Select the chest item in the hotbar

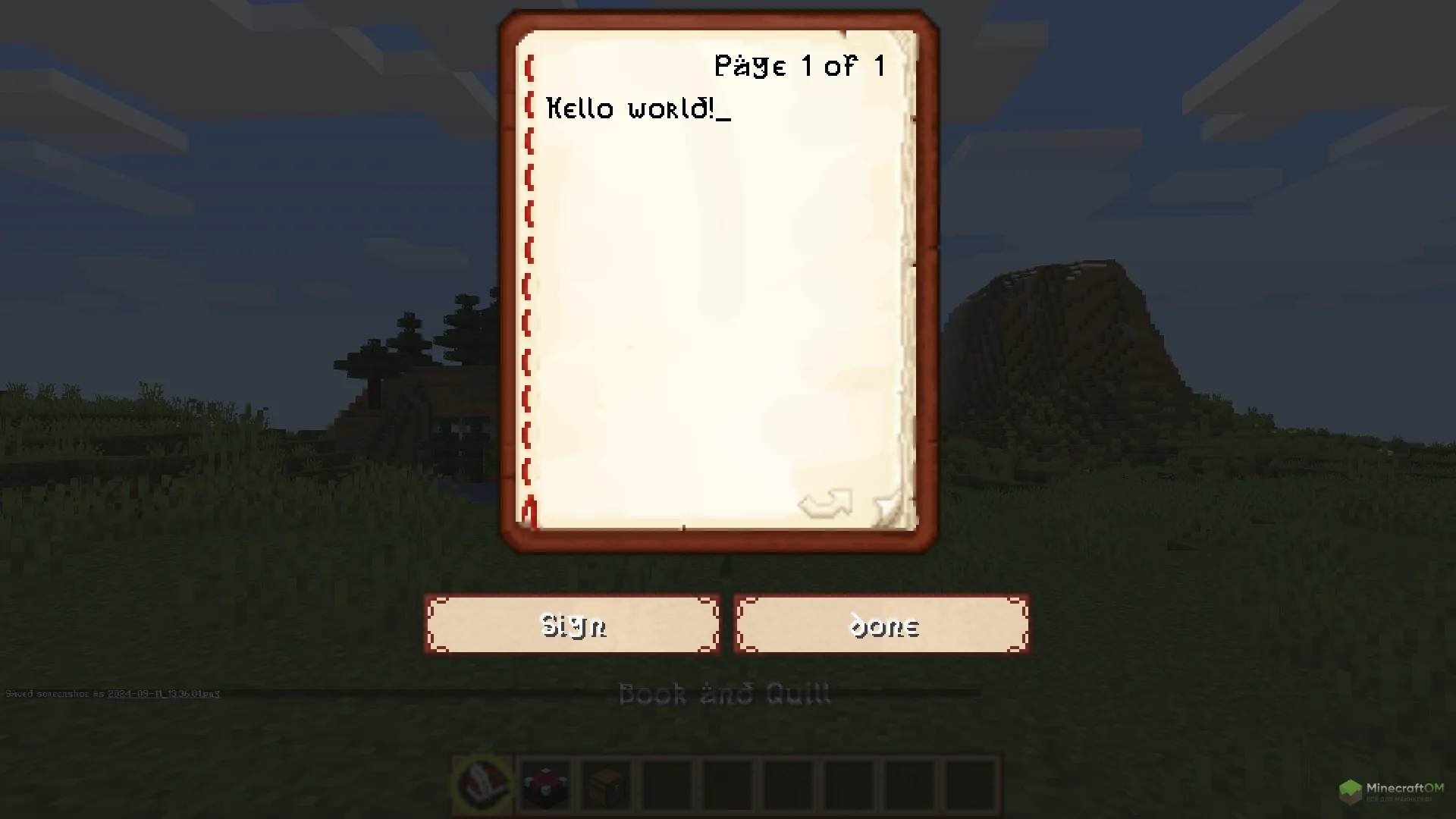605,786
